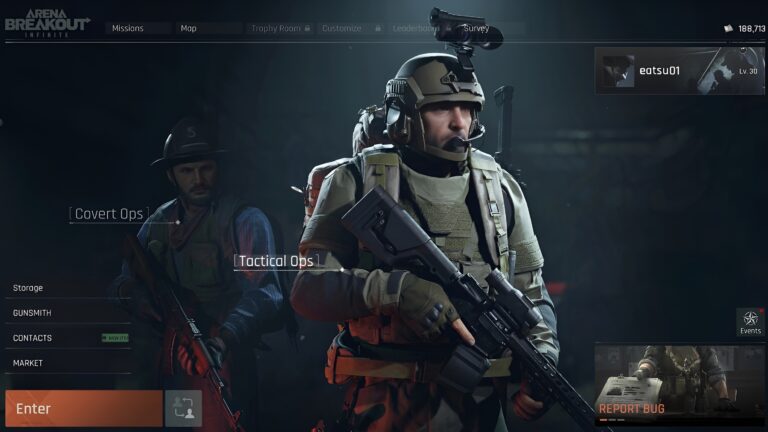Open the Survey tab

click(x=477, y=29)
